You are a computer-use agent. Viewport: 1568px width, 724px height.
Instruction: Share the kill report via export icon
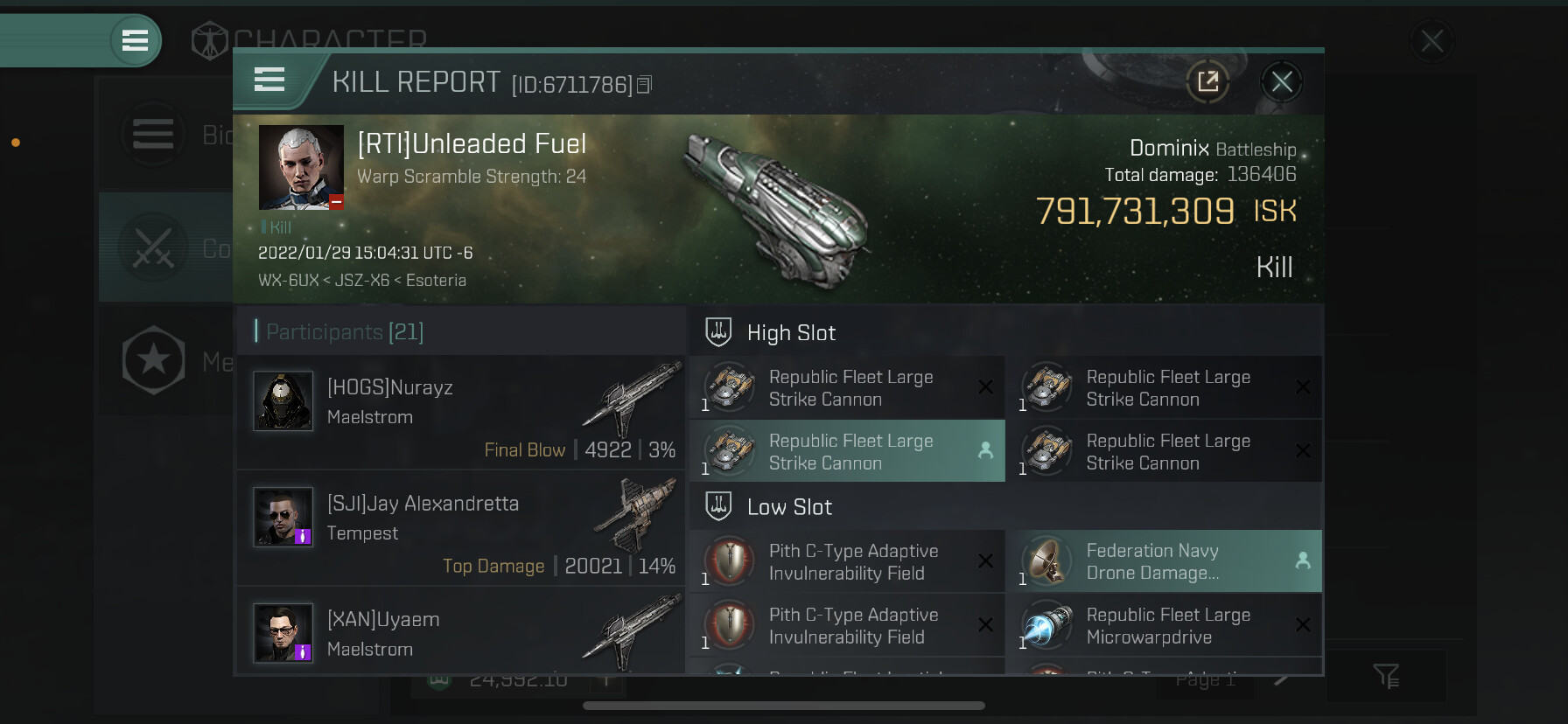pyautogui.click(x=1207, y=82)
